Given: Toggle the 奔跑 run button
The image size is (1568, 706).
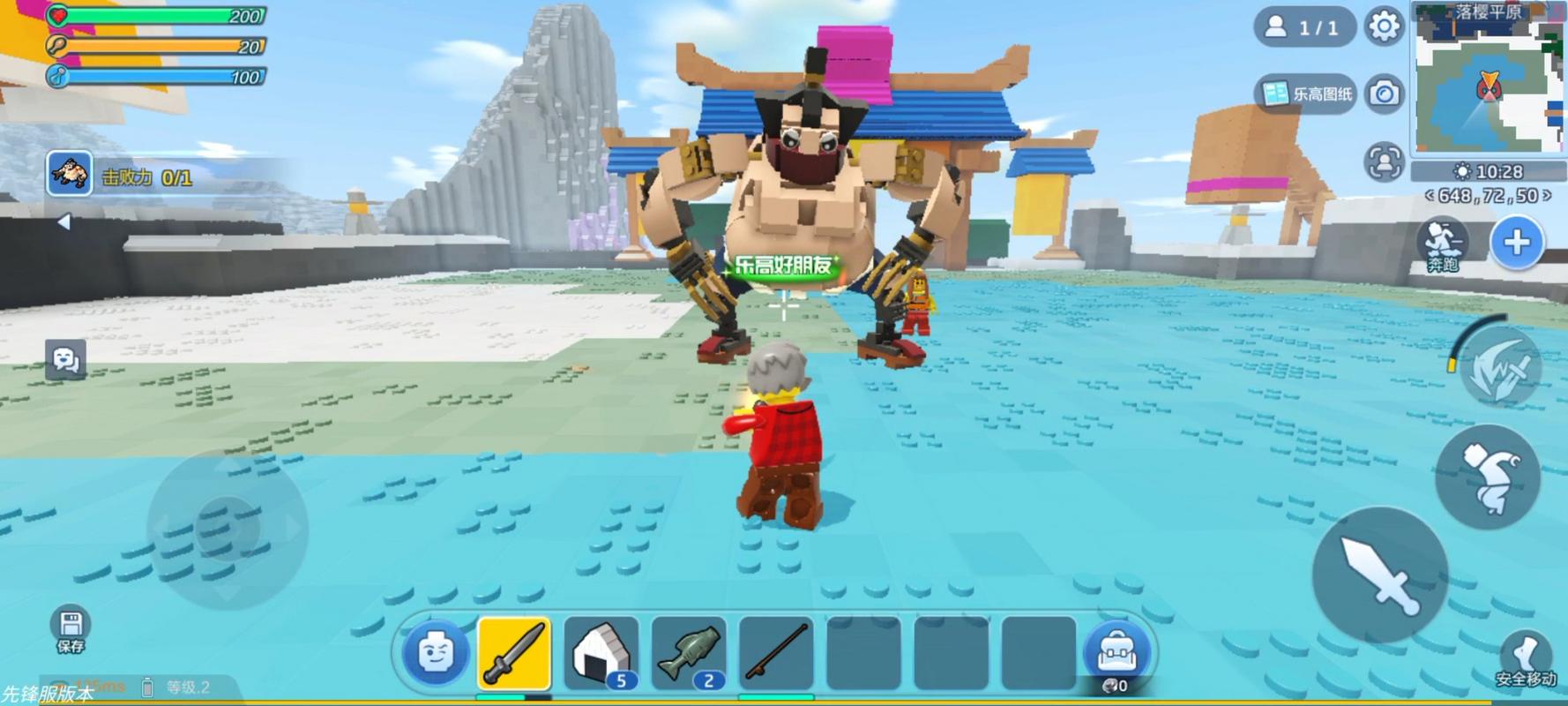Looking at the screenshot, I should 1443,244.
